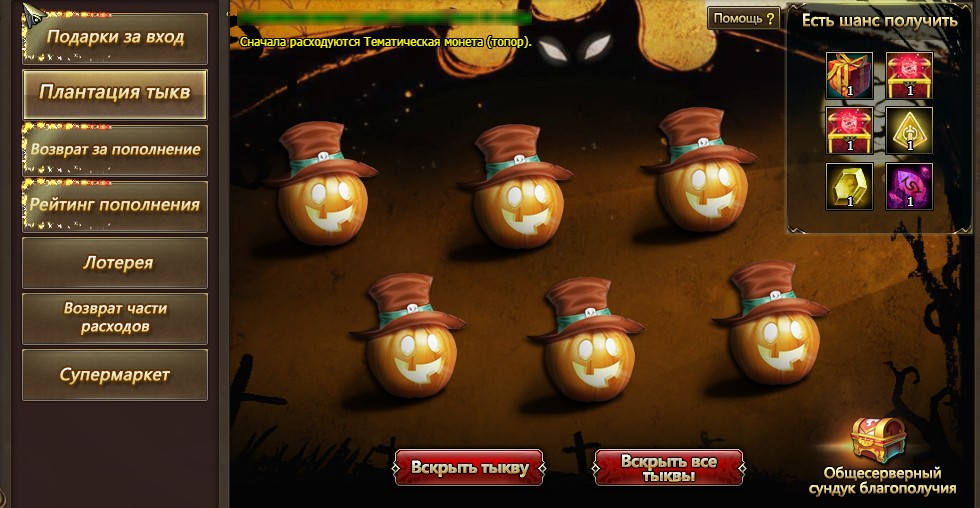Open the Общесерверный сундук благополучия chest
The height and width of the screenshot is (508, 980).
[x=880, y=444]
